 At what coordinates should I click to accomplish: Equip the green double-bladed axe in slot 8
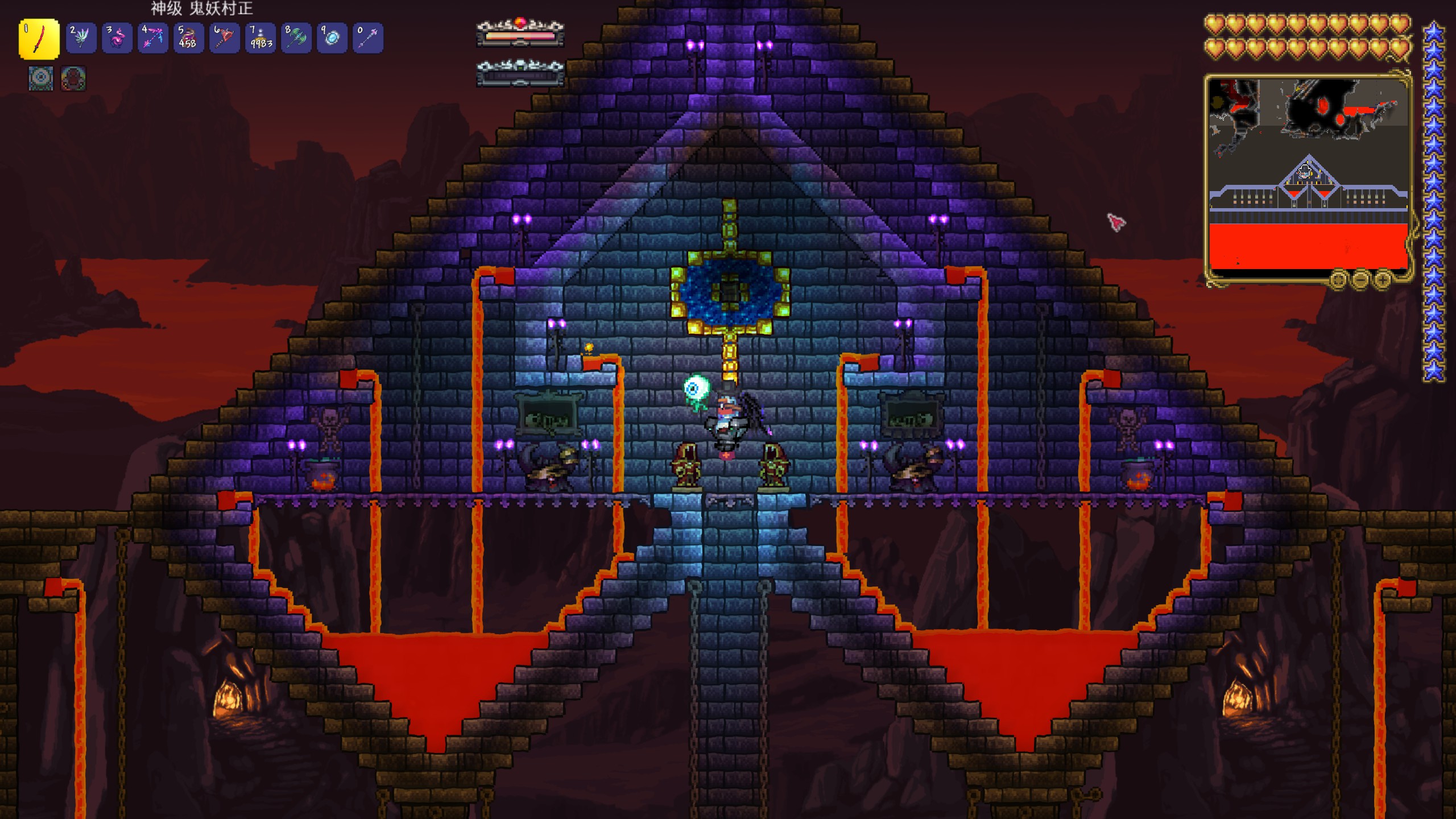click(296, 38)
